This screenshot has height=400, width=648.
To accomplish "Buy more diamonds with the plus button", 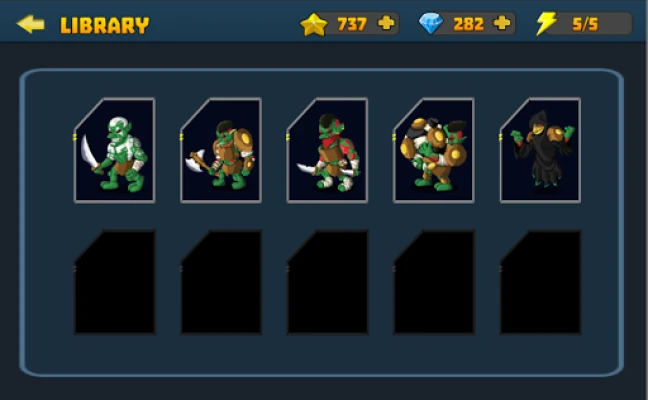I will coord(502,24).
